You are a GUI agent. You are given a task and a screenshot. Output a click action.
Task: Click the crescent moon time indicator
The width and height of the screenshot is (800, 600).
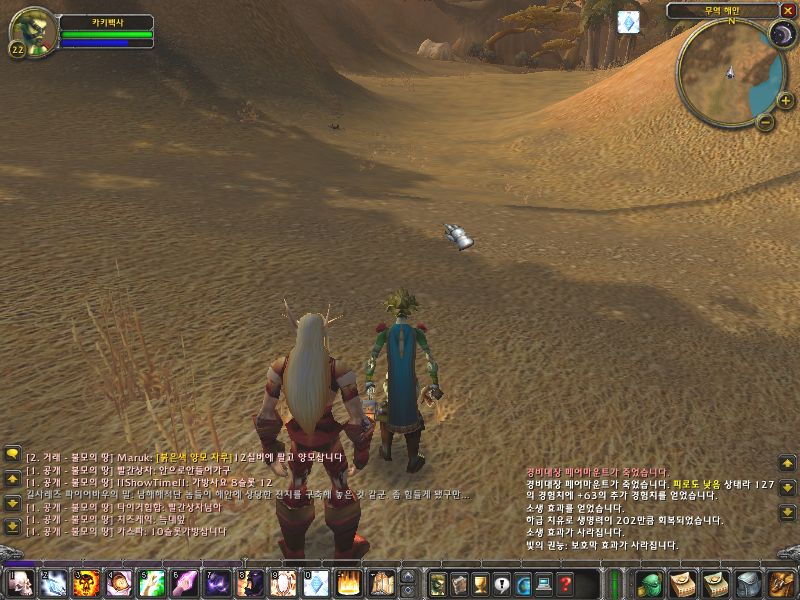(781, 35)
